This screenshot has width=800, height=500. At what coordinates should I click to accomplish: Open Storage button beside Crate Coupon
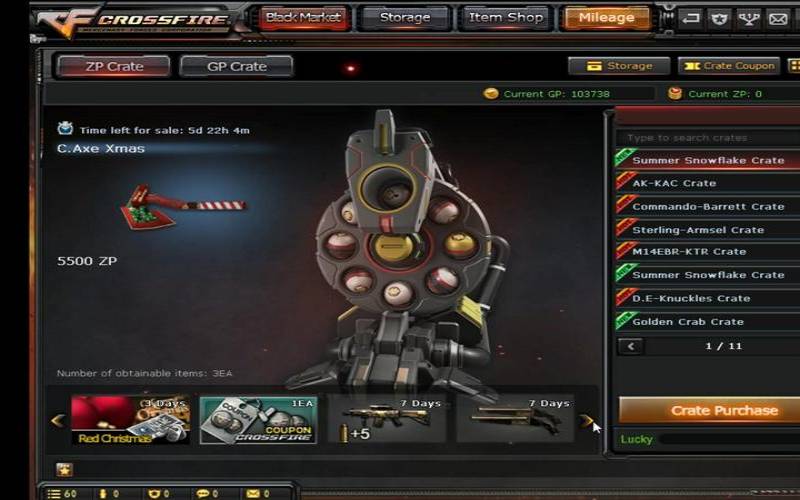coord(619,66)
